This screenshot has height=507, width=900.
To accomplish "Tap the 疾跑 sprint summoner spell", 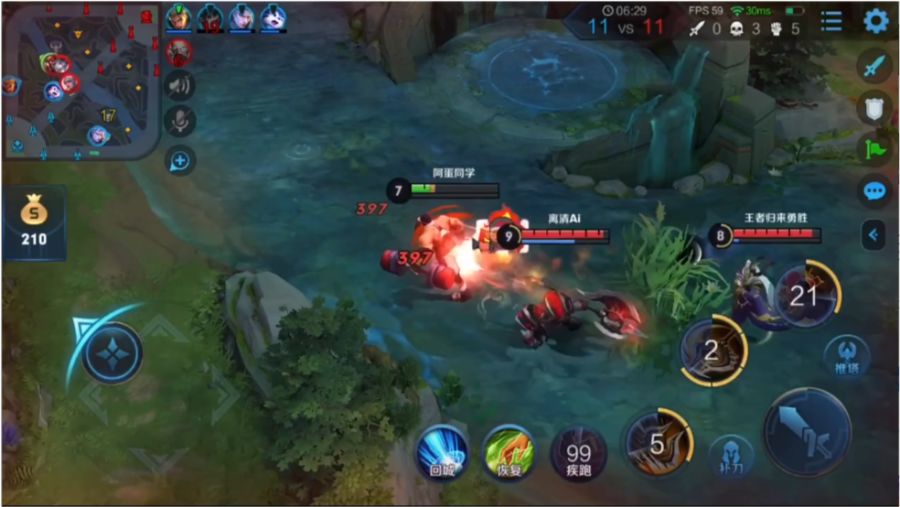I will pos(578,453).
